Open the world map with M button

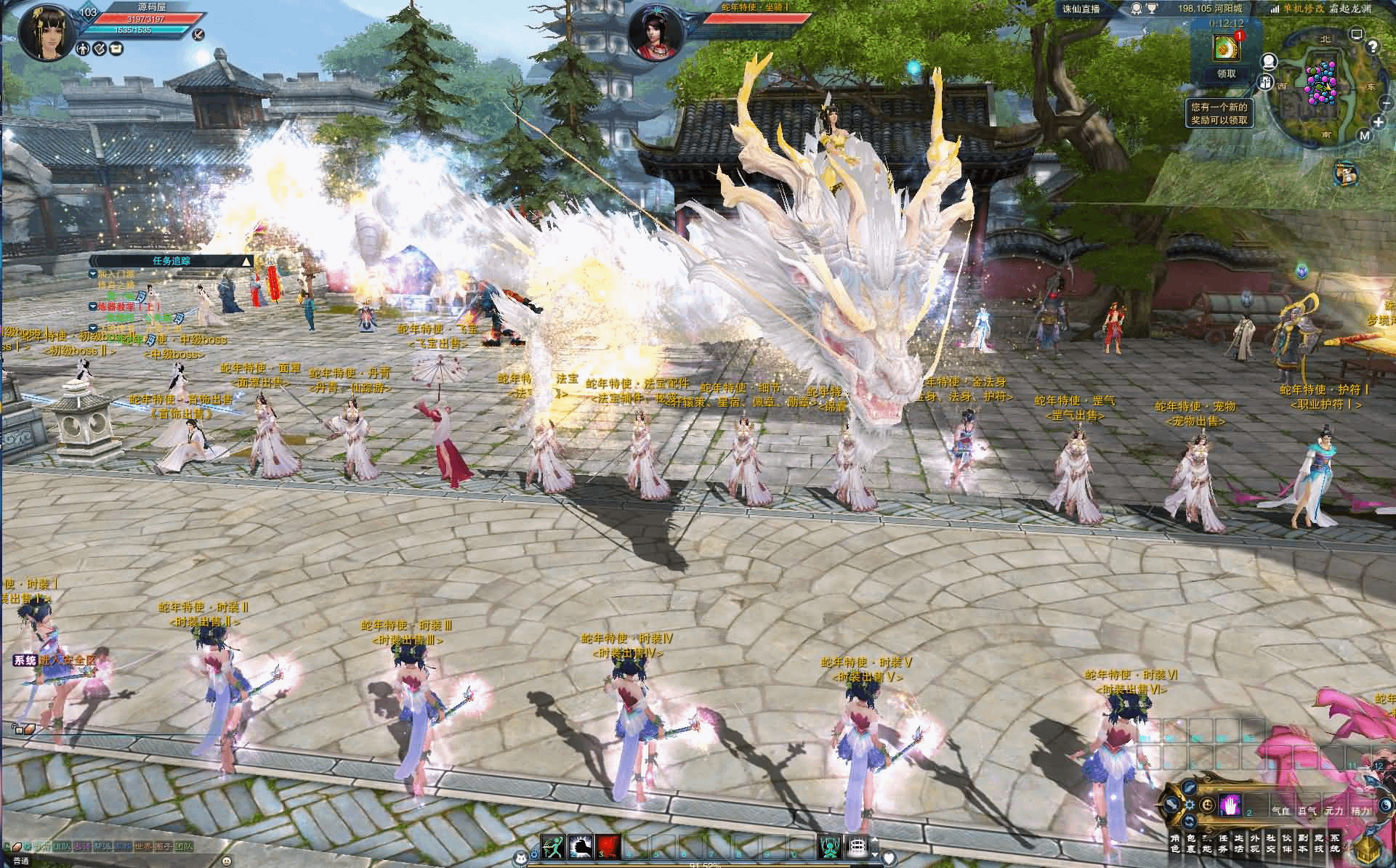tap(1364, 136)
